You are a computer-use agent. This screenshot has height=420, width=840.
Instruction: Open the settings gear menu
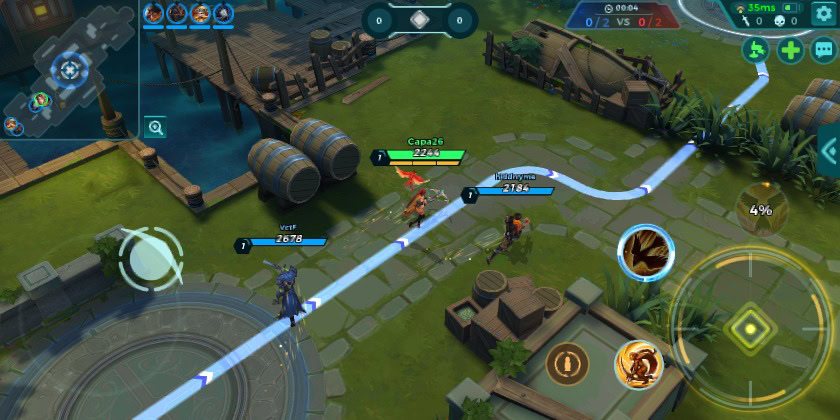point(822,13)
